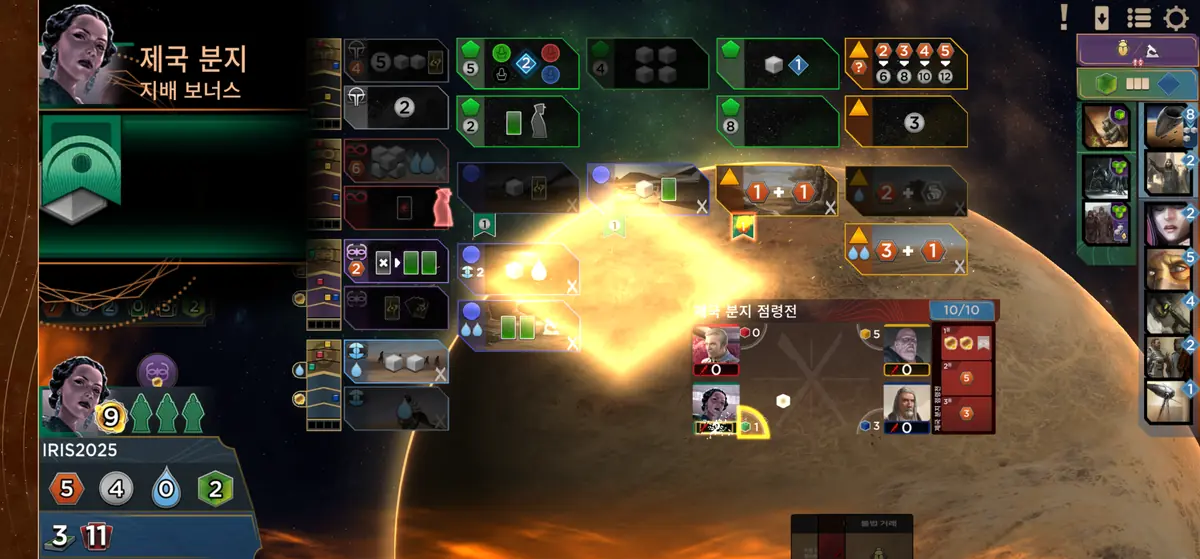Select the two-water space giving 3 plus 1
1200x559 pixels.
click(x=906, y=249)
